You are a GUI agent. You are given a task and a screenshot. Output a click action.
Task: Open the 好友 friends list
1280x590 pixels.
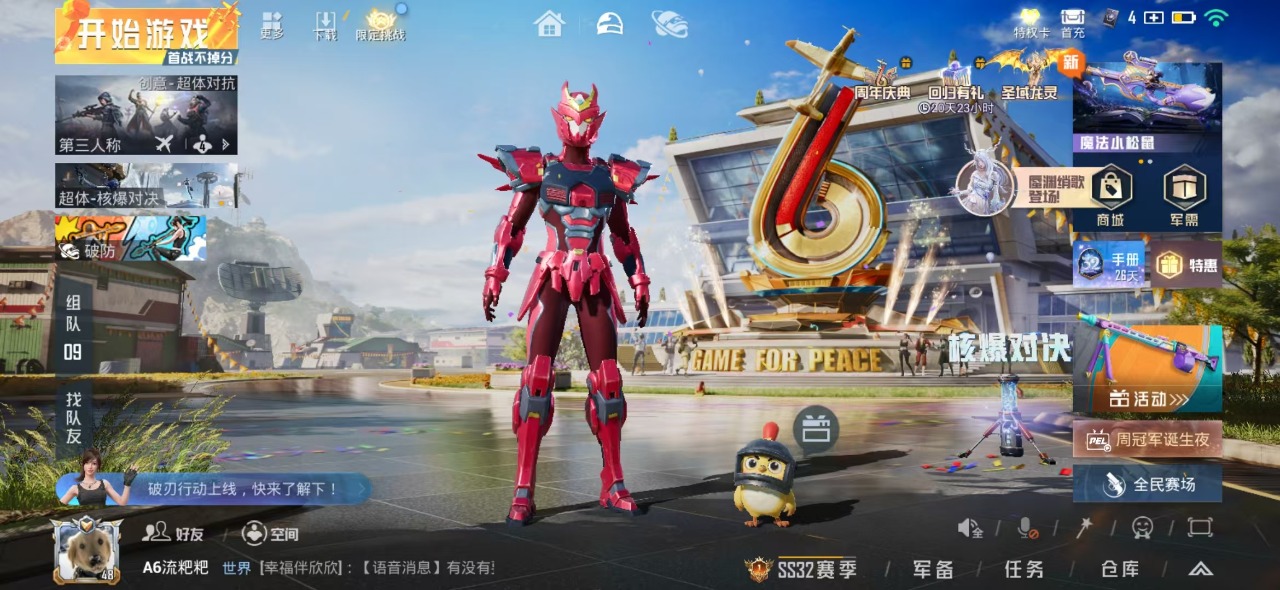pos(173,533)
